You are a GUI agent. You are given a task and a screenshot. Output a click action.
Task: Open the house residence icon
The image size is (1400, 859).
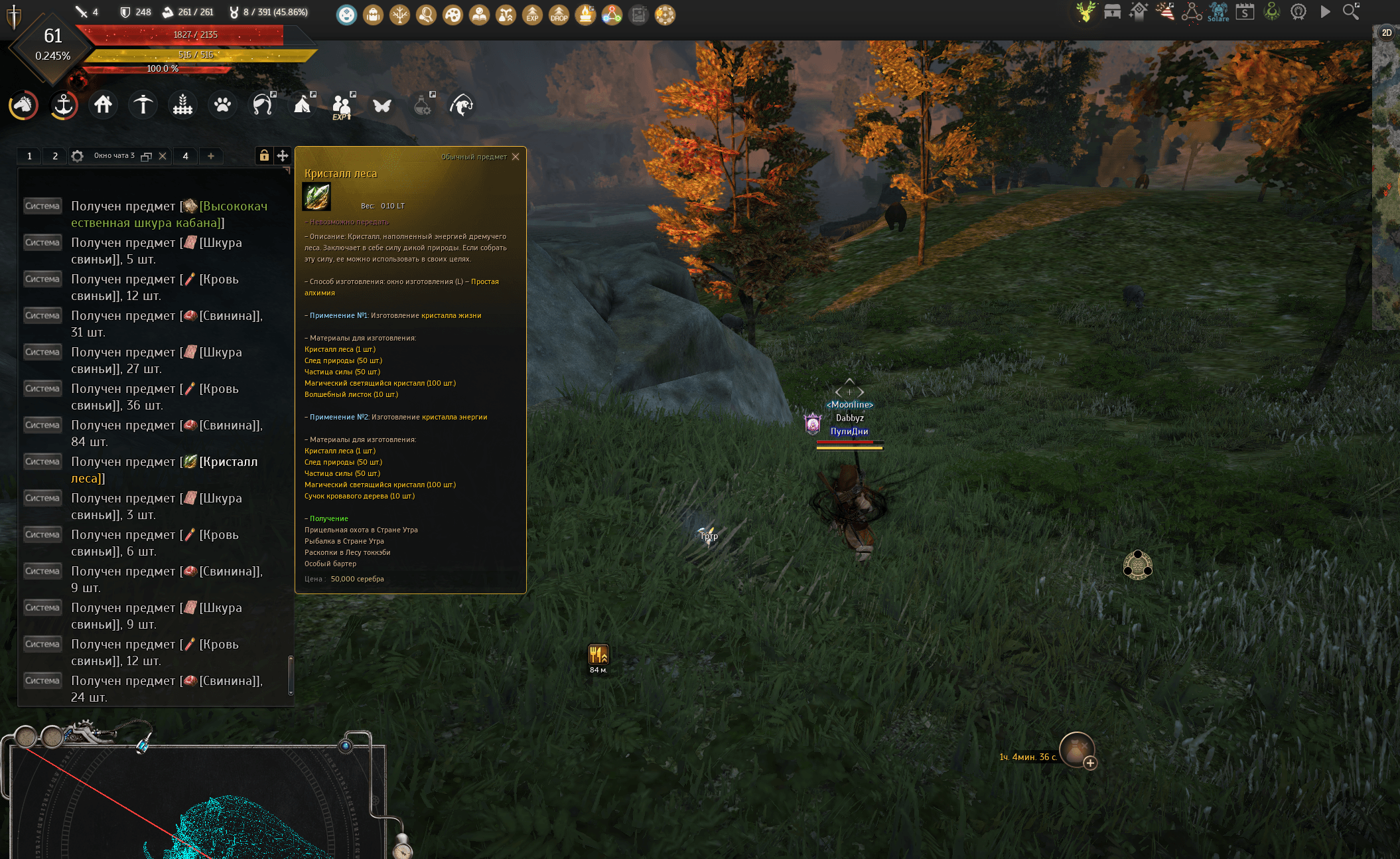[x=103, y=105]
